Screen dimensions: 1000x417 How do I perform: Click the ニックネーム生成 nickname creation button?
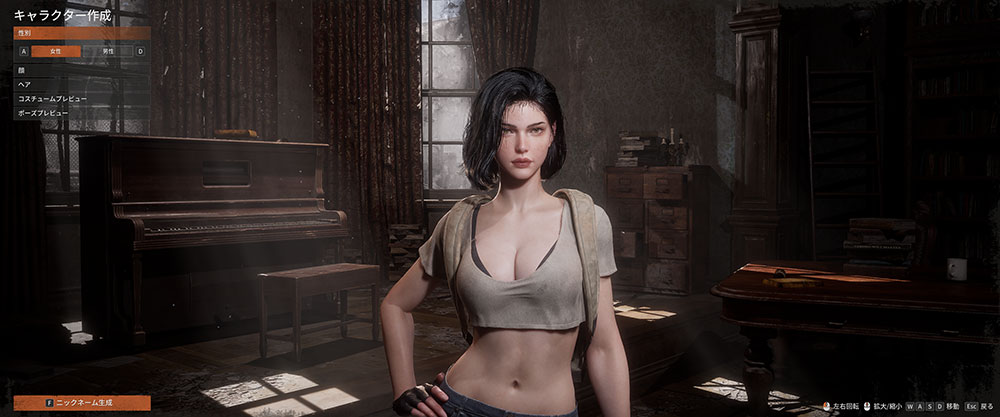coord(82,402)
